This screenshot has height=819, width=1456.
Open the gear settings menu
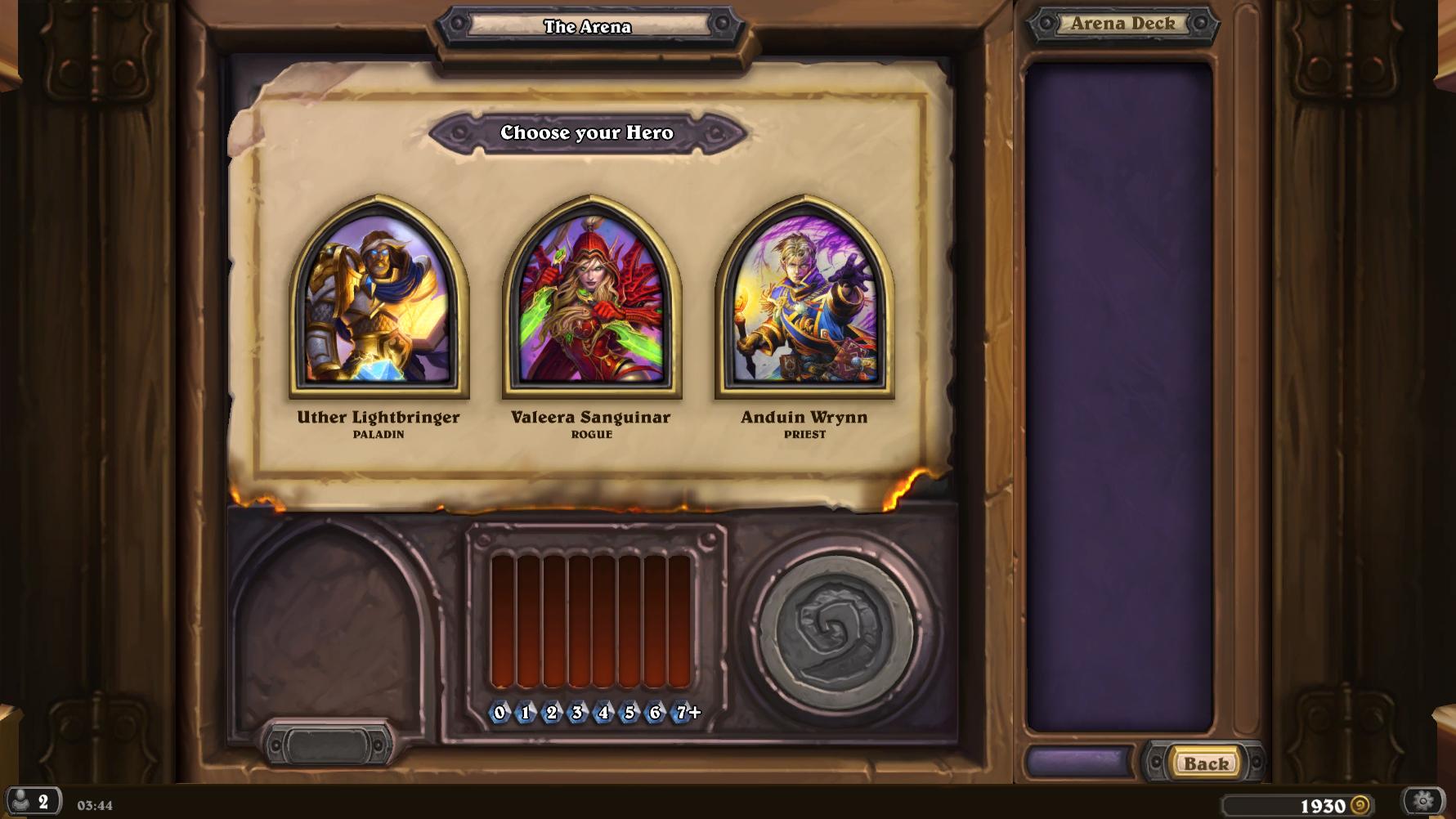click(x=1423, y=801)
